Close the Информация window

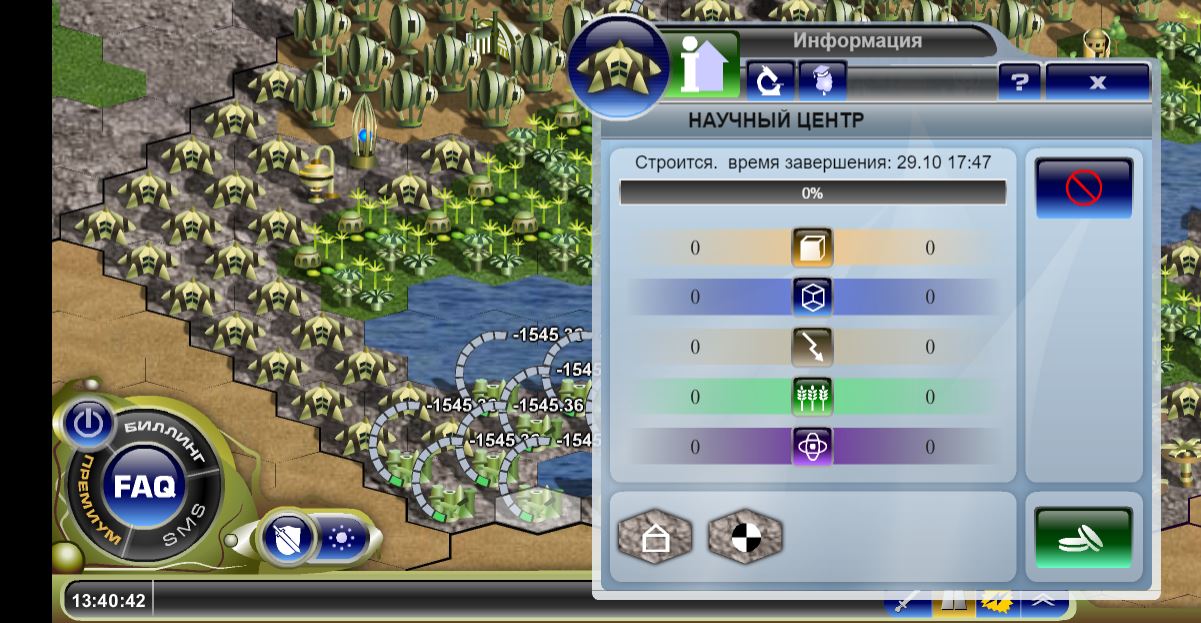pos(1097,83)
